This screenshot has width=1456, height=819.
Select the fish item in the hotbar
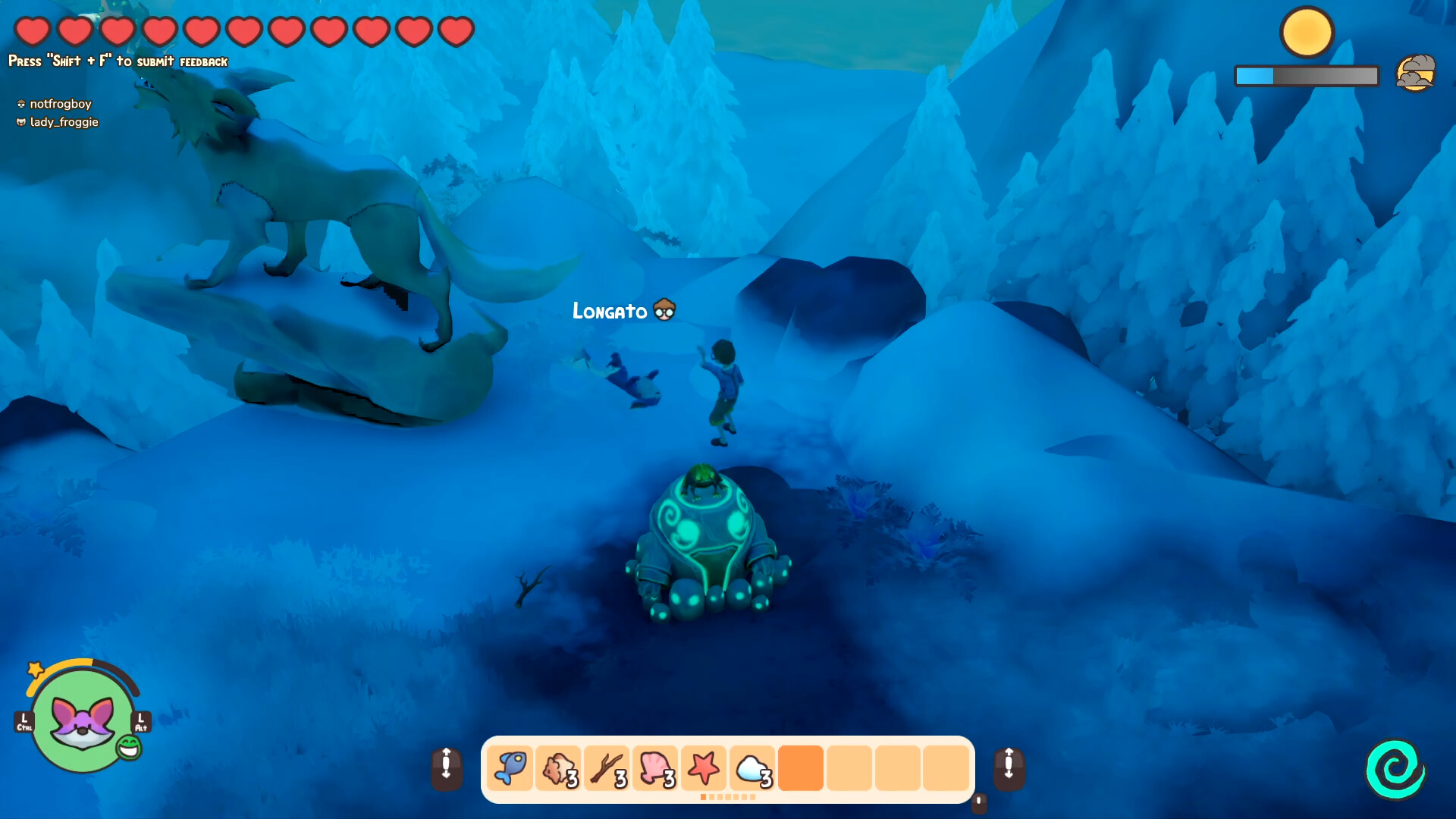coord(510,768)
